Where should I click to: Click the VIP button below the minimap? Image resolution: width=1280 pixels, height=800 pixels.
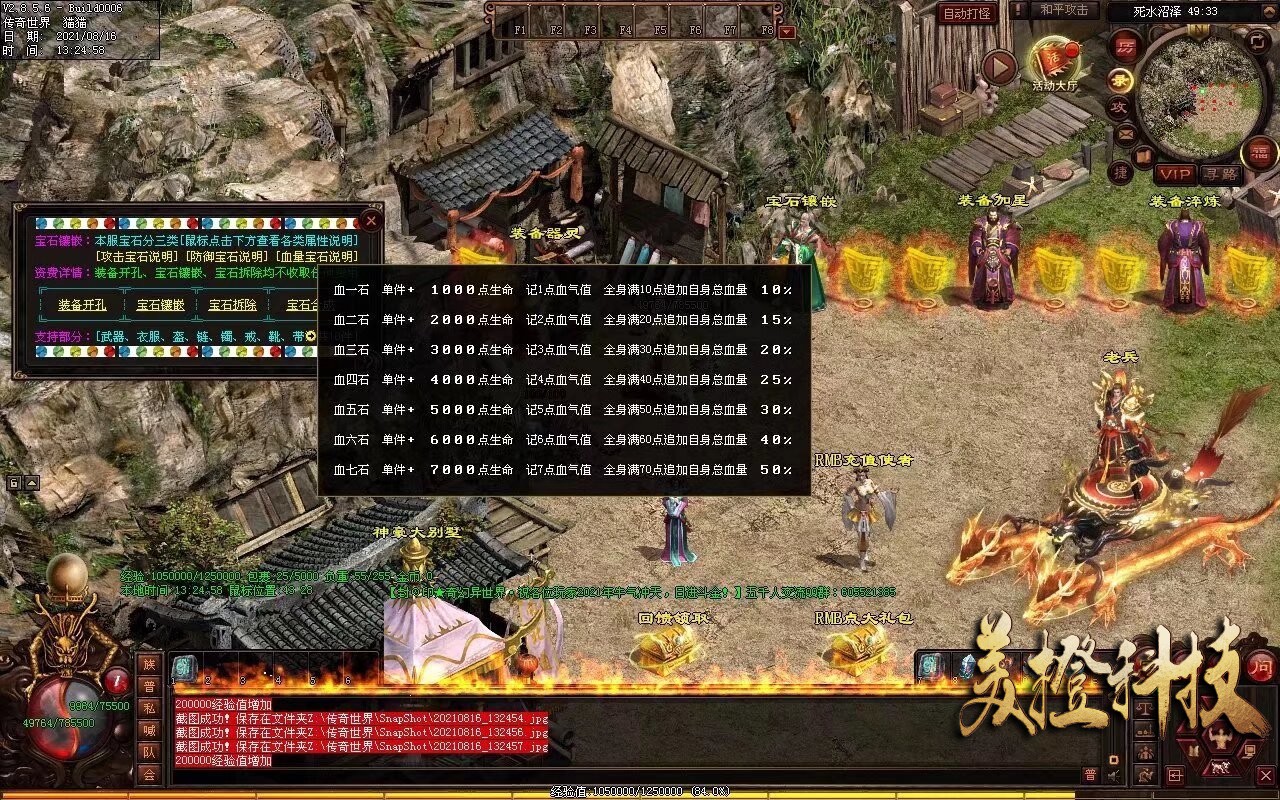1175,174
